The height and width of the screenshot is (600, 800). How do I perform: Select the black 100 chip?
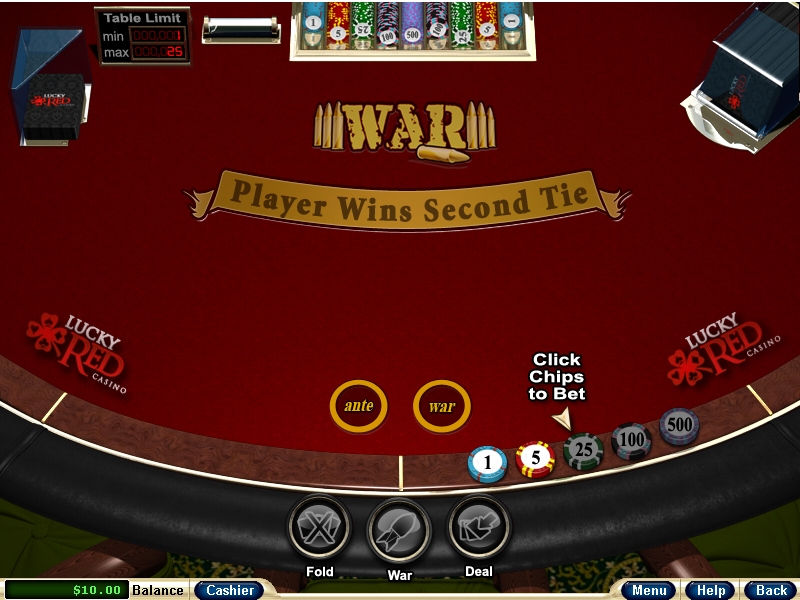631,439
